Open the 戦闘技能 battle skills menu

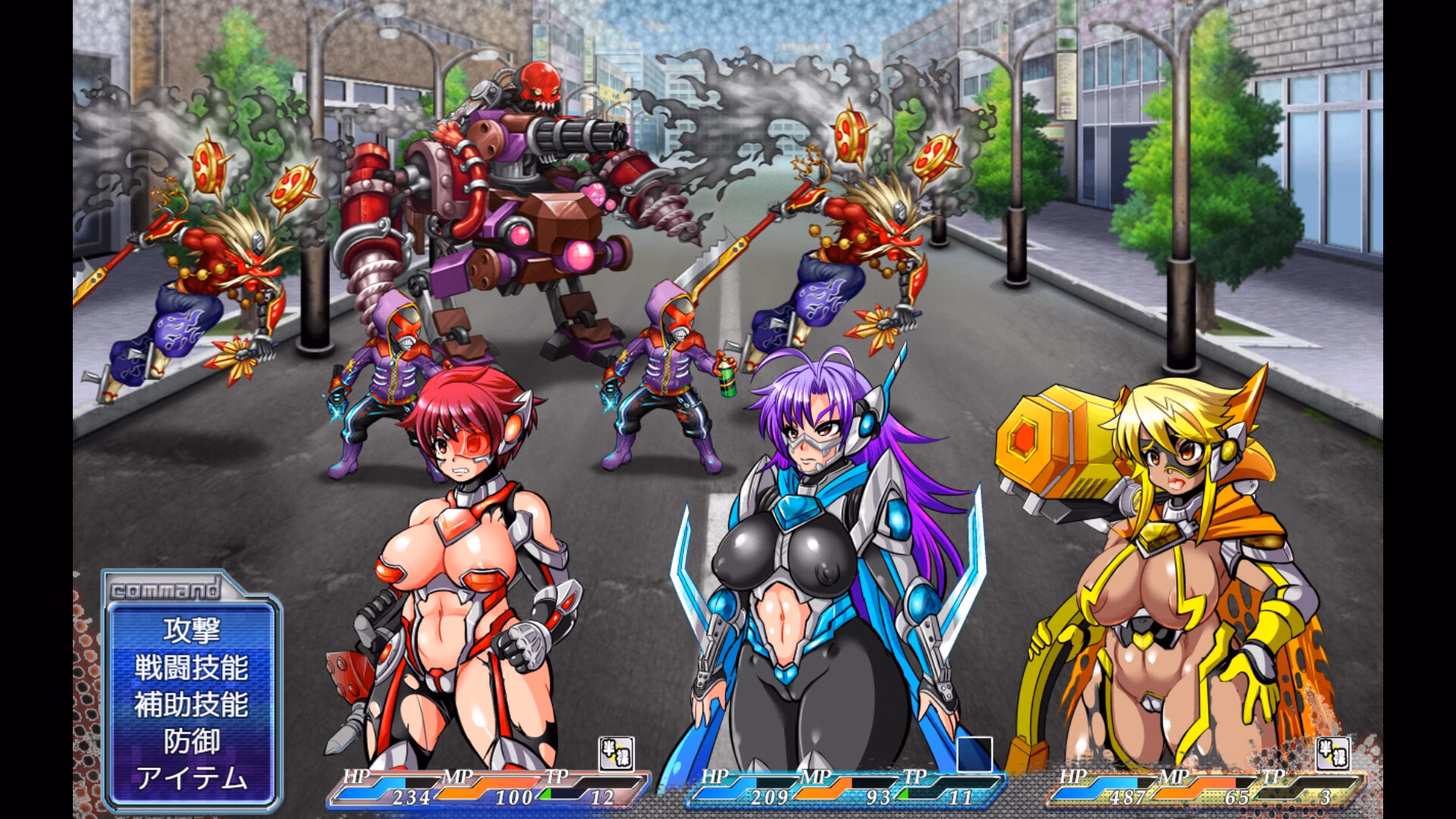[x=192, y=669]
